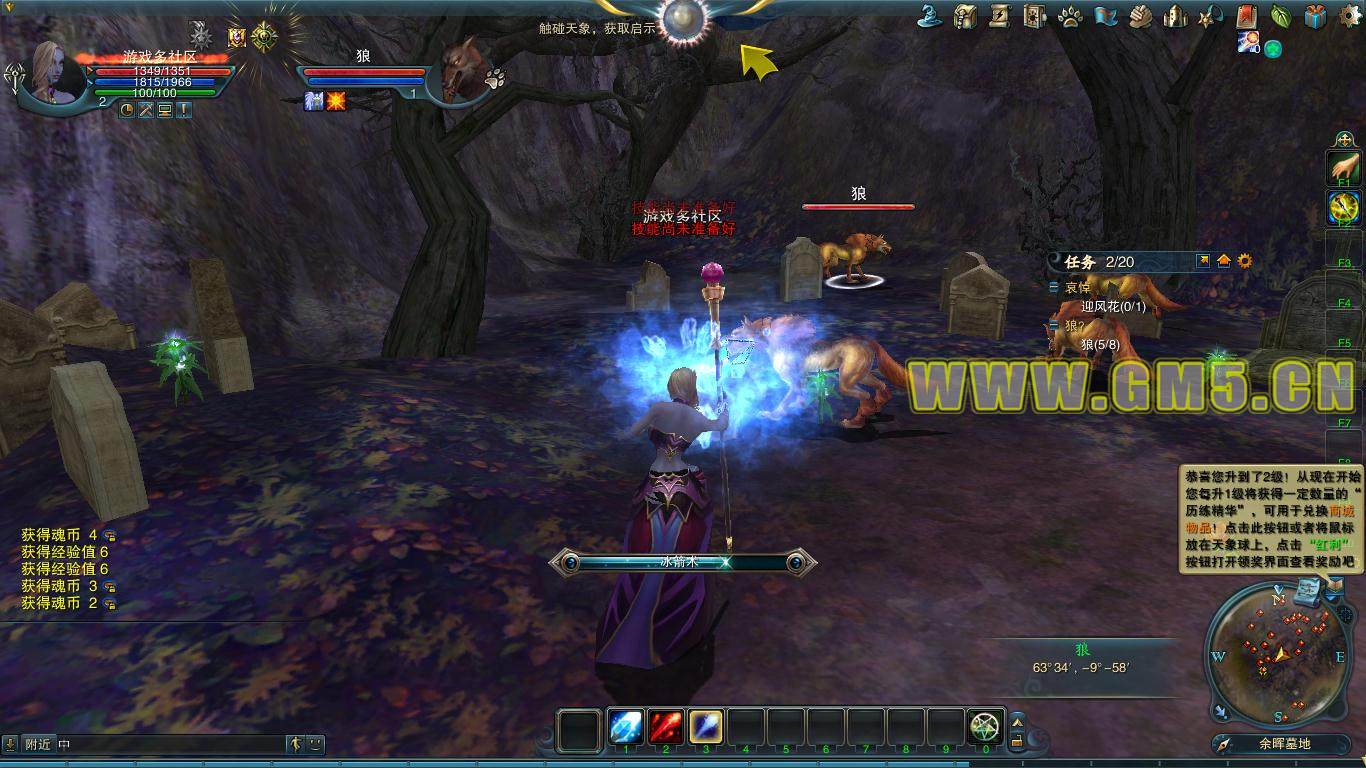Open the quest tracker gear settings

pyautogui.click(x=1245, y=261)
